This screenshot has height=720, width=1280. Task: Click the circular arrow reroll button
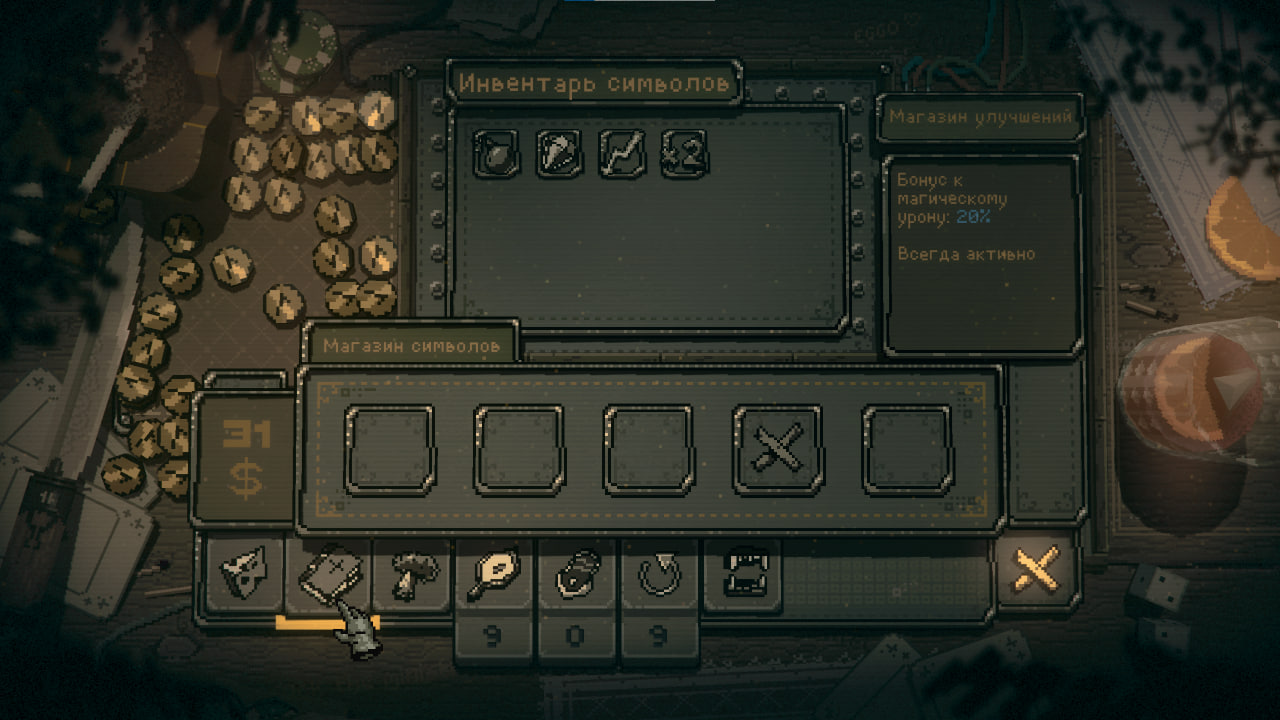click(660, 576)
